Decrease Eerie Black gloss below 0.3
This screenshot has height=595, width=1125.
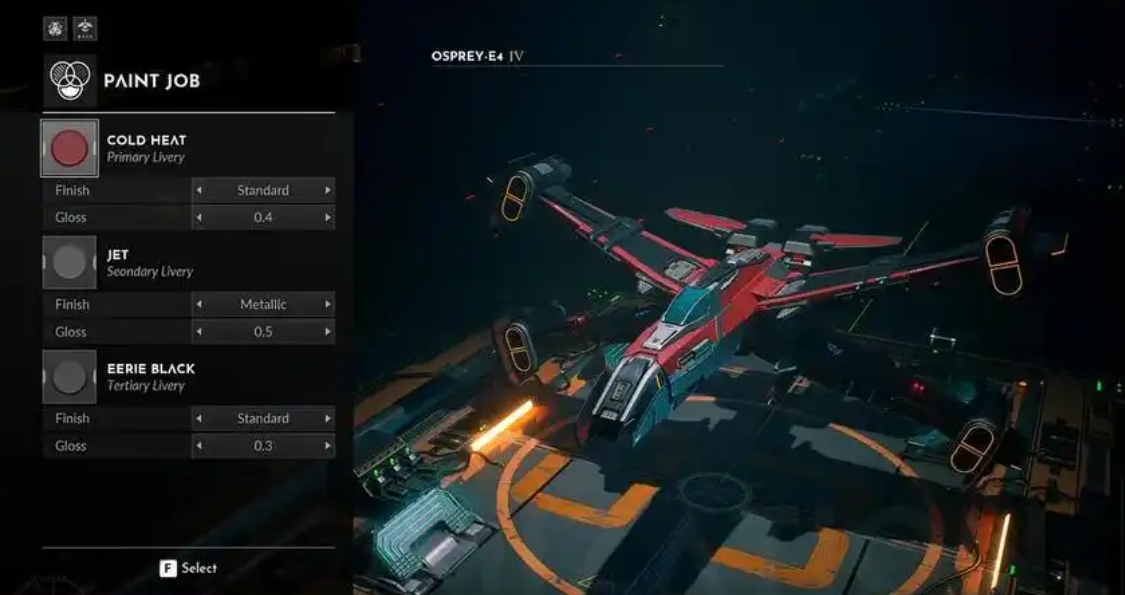pyautogui.click(x=198, y=445)
